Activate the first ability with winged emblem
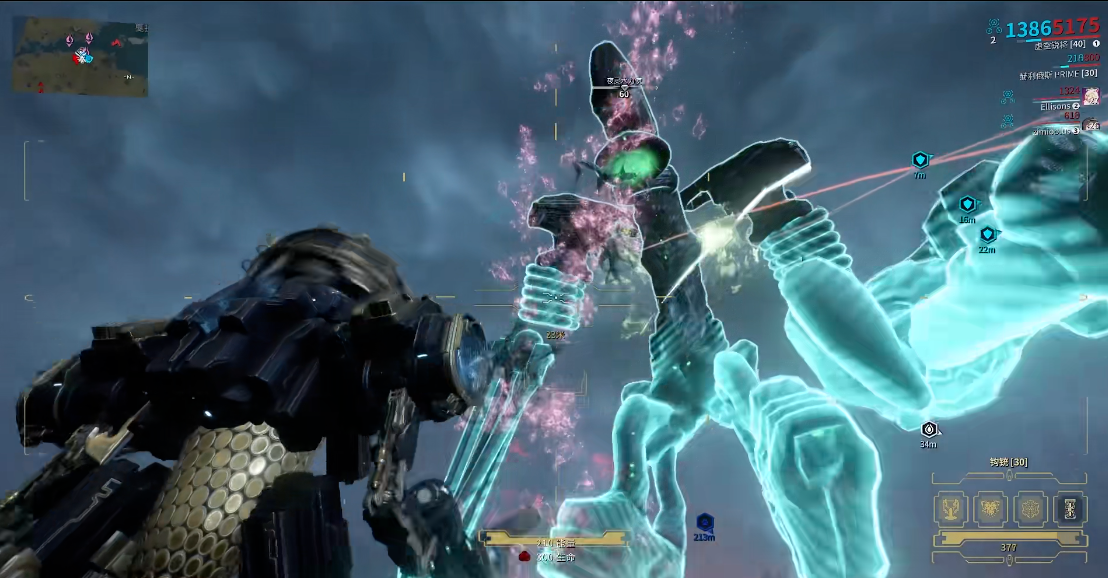The height and width of the screenshot is (578, 1108). coord(949,508)
